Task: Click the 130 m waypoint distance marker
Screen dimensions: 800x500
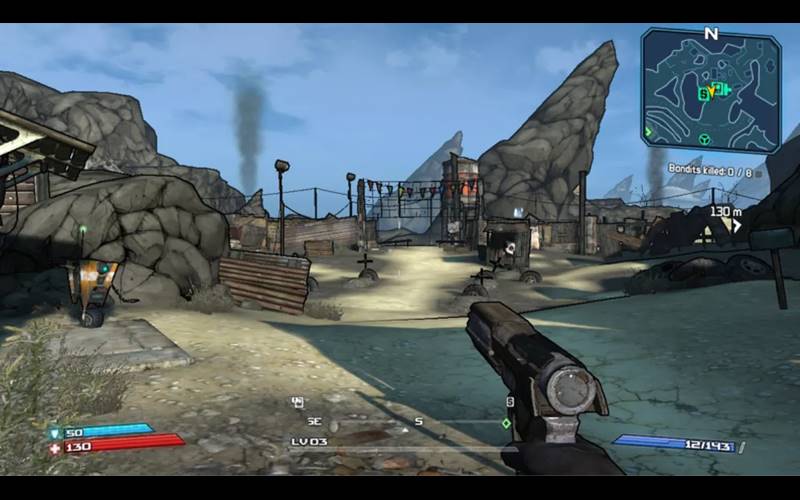Action: click(725, 212)
